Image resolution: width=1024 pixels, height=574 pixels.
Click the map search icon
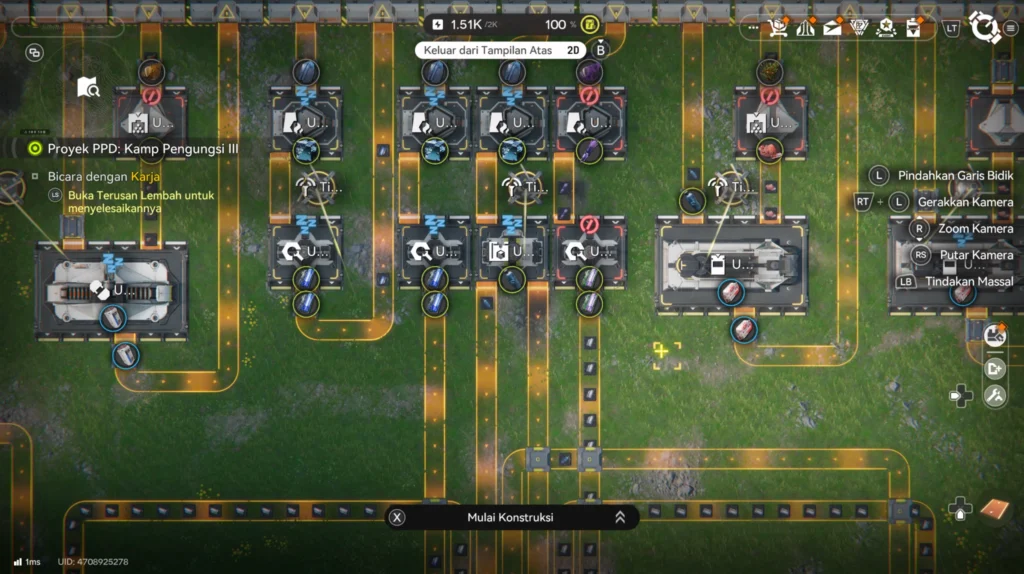(x=88, y=88)
